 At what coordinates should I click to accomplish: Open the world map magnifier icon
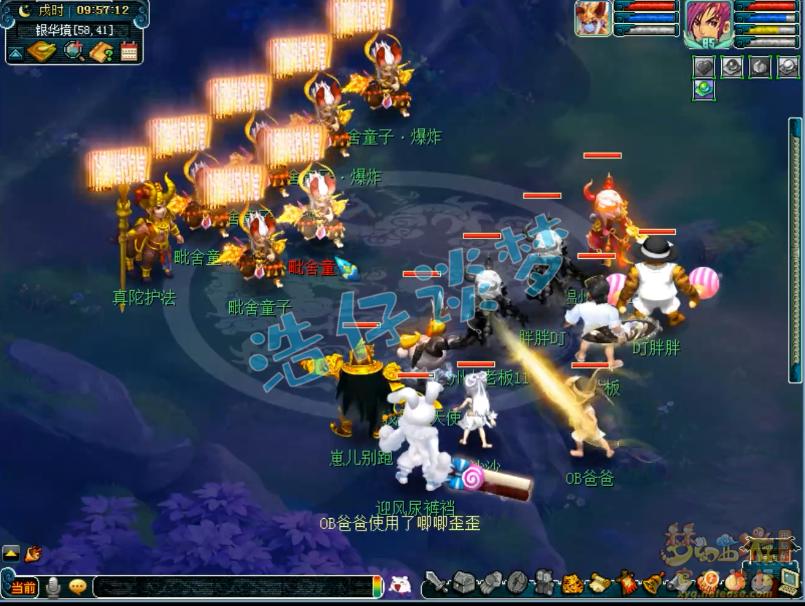tap(73, 51)
